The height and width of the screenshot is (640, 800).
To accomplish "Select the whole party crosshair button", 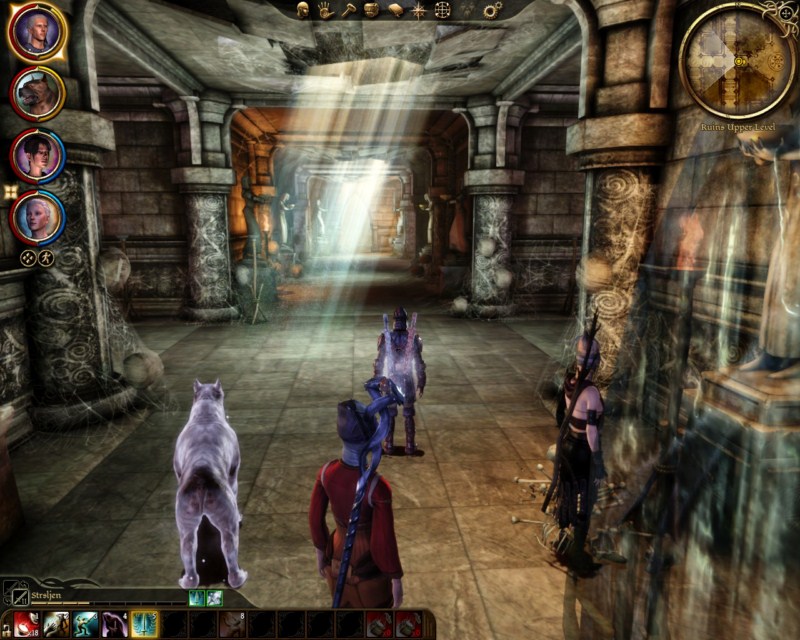I will [x=28, y=256].
